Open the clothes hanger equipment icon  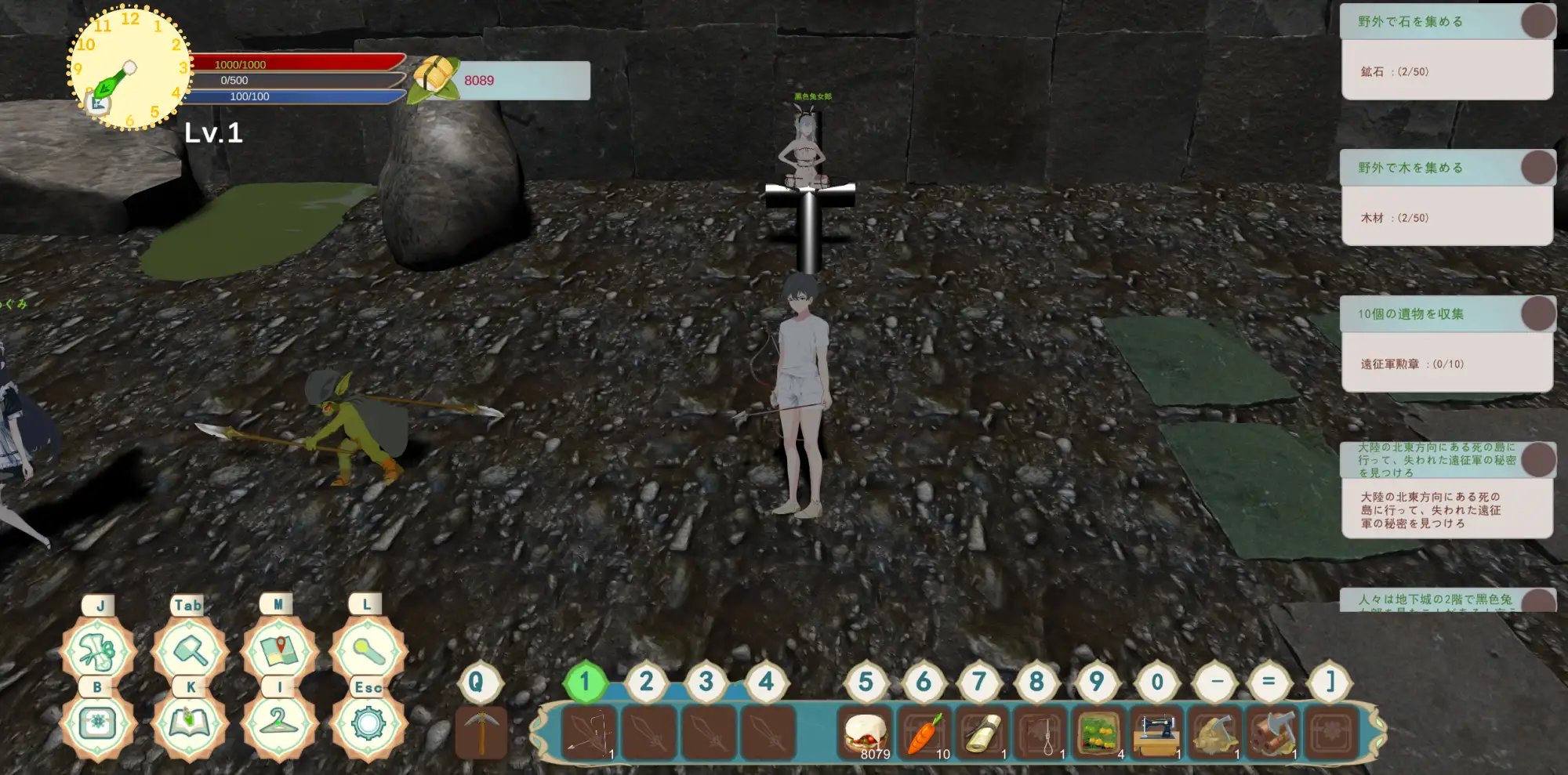click(278, 722)
